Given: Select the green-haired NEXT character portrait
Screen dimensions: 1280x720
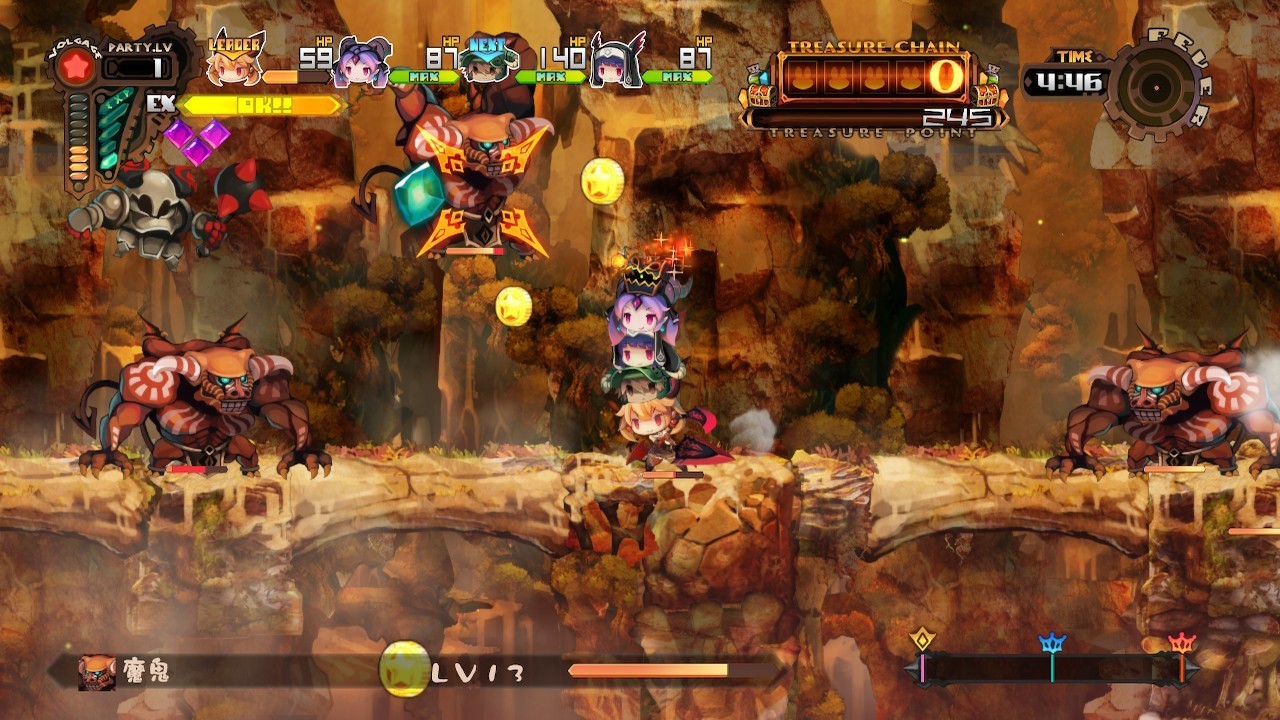Looking at the screenshot, I should click(x=485, y=62).
